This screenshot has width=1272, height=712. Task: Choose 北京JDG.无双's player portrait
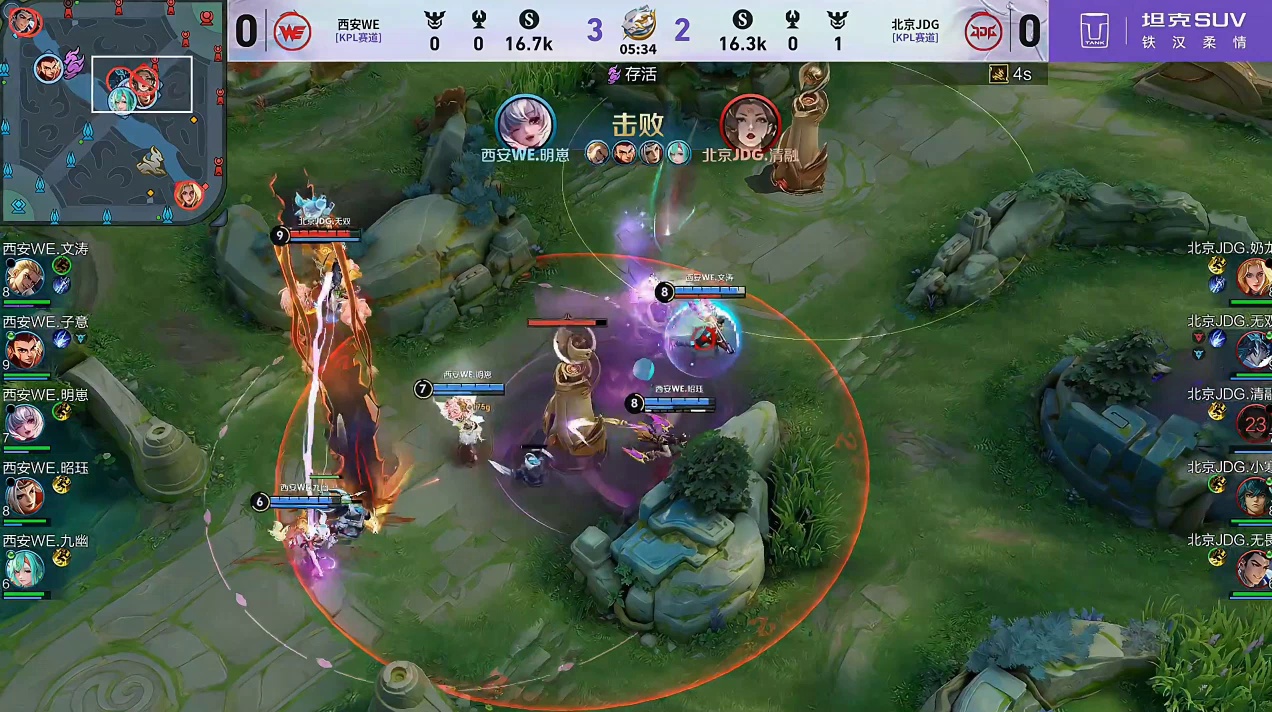tap(1254, 350)
